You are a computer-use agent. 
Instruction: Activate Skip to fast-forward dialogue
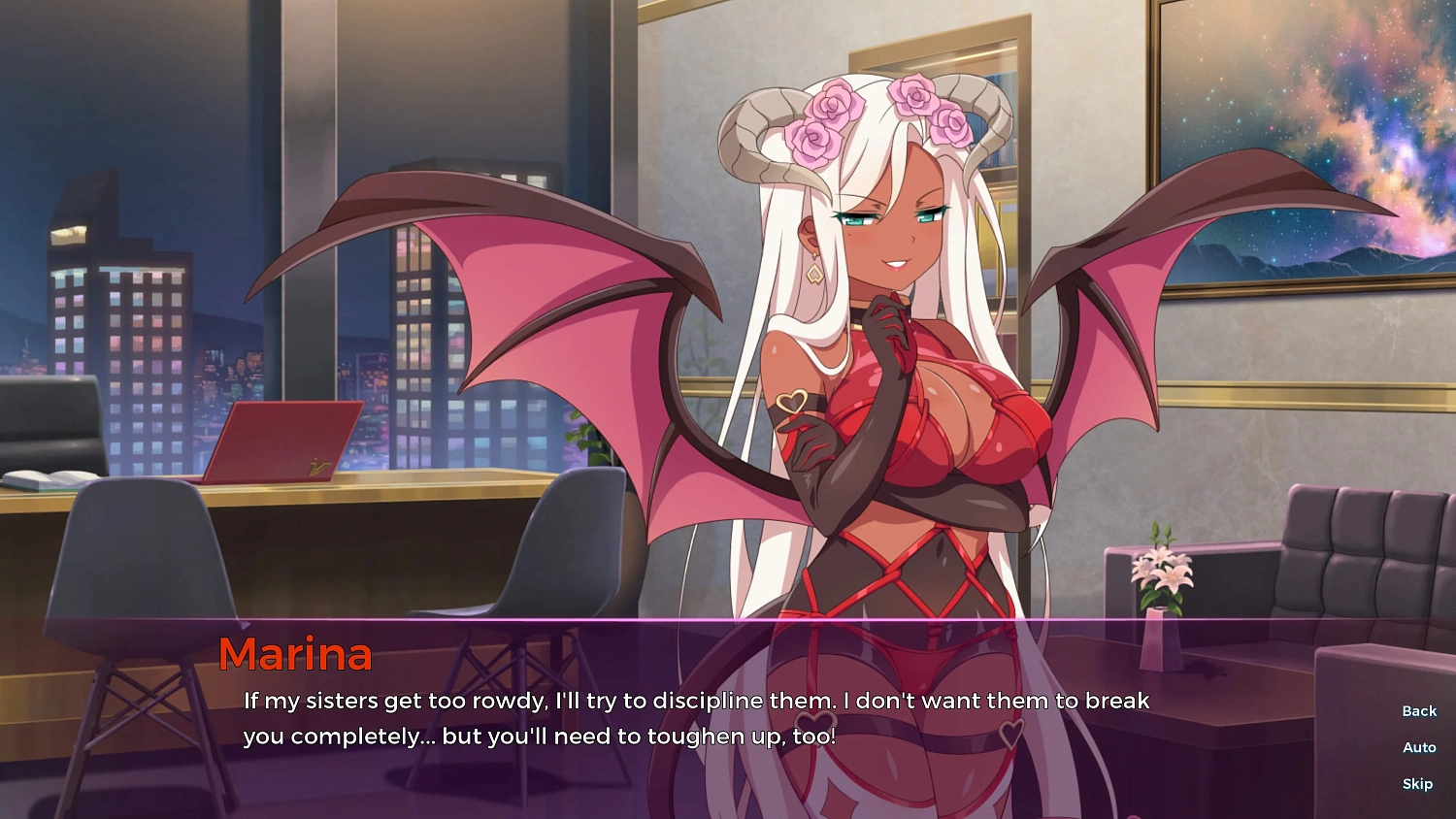[x=1416, y=783]
